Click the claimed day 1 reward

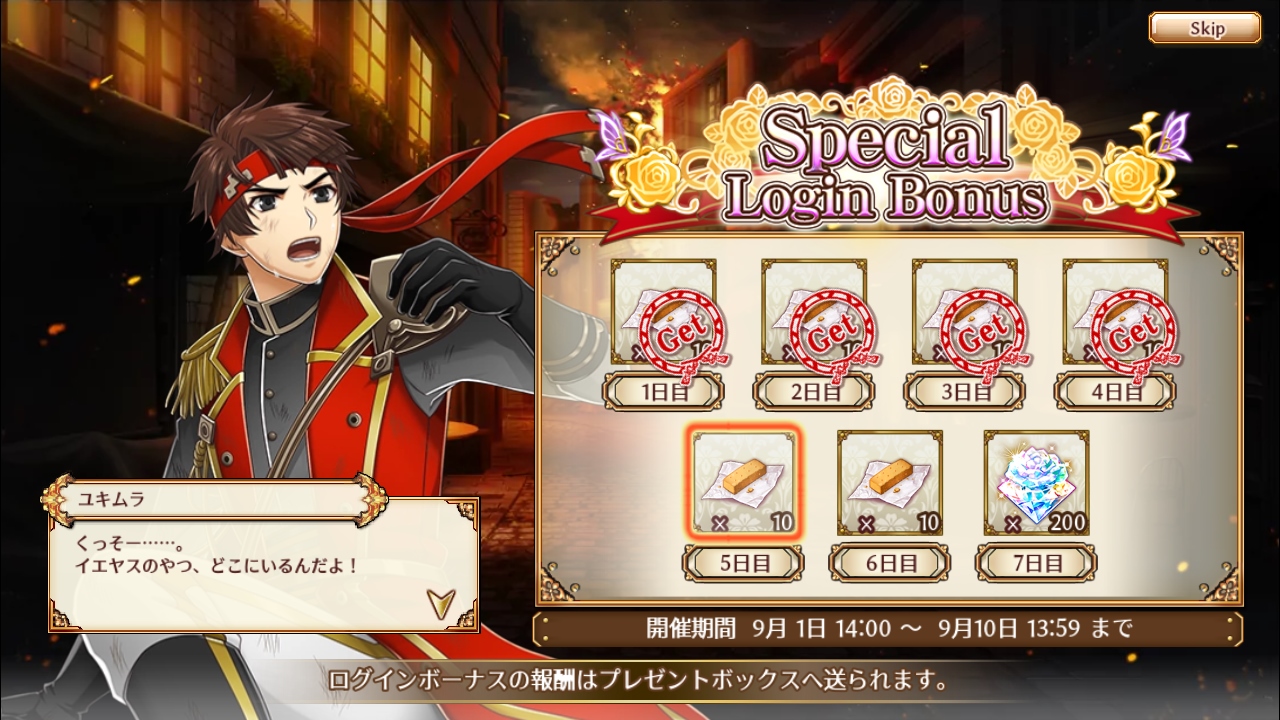[x=664, y=312]
